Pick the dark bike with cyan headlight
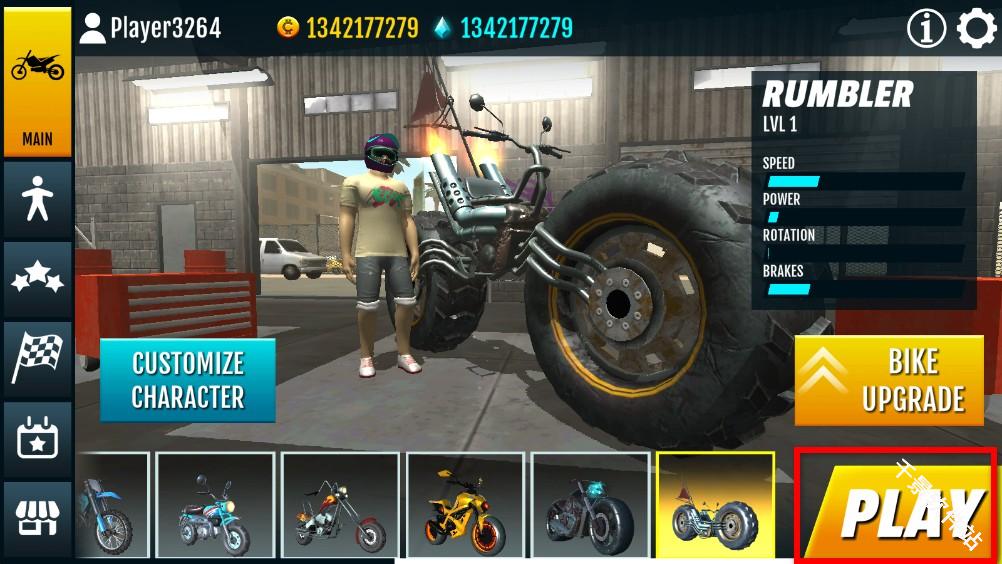 tap(590, 505)
